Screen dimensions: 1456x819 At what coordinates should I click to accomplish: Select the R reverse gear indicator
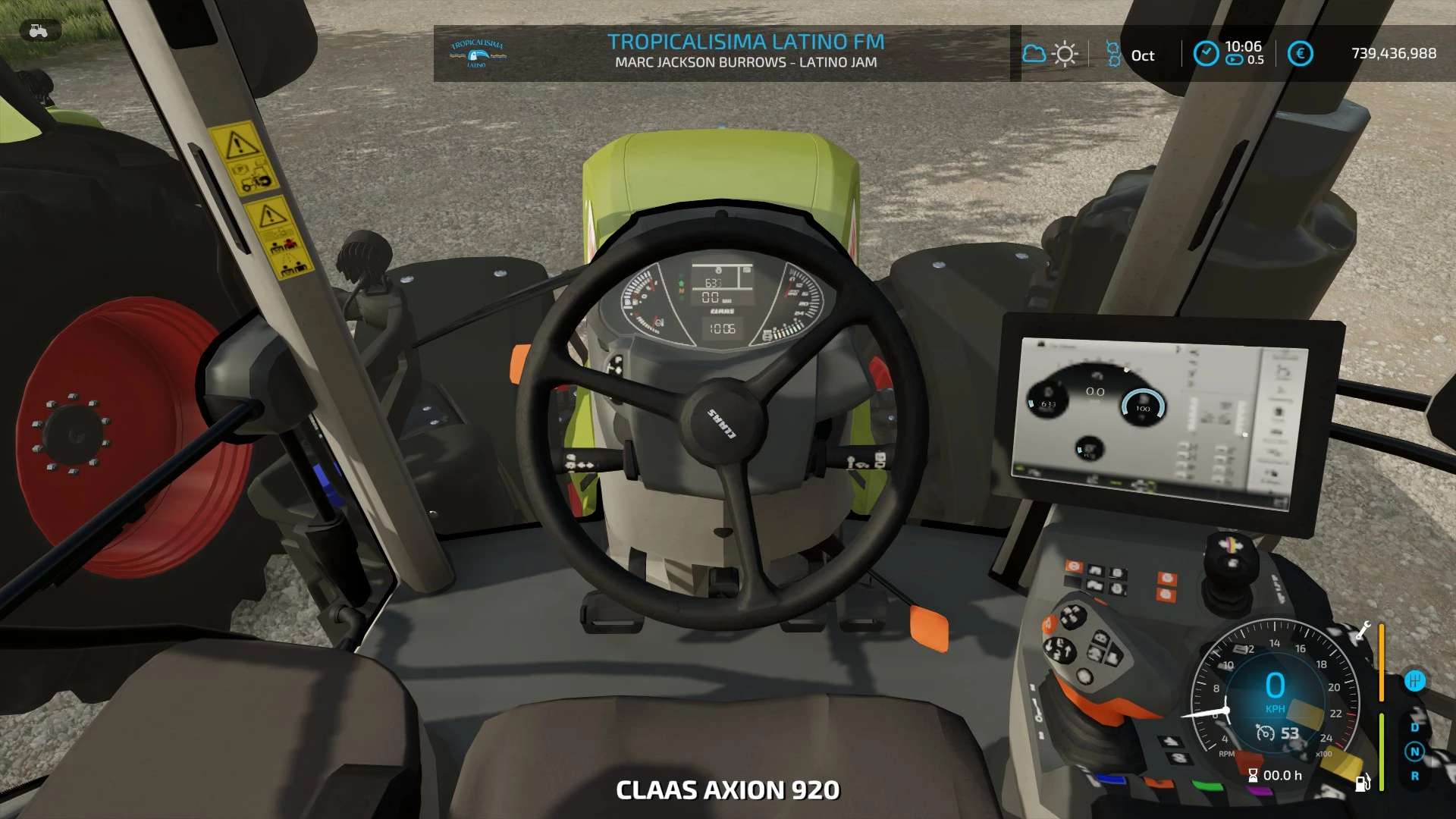point(1414,776)
